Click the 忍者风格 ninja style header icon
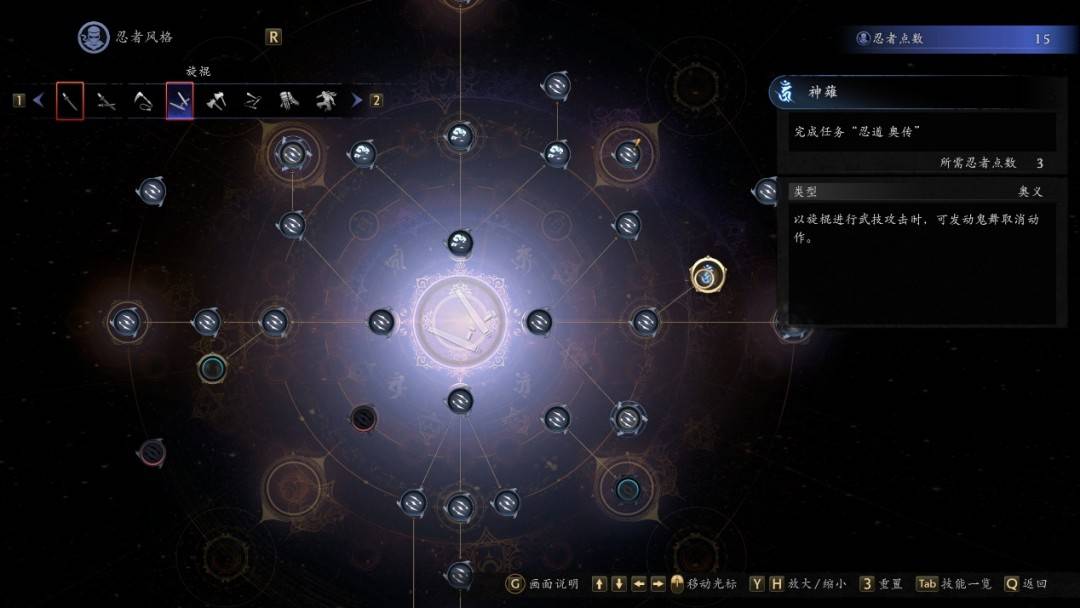The height and width of the screenshot is (608, 1080). tap(93, 37)
